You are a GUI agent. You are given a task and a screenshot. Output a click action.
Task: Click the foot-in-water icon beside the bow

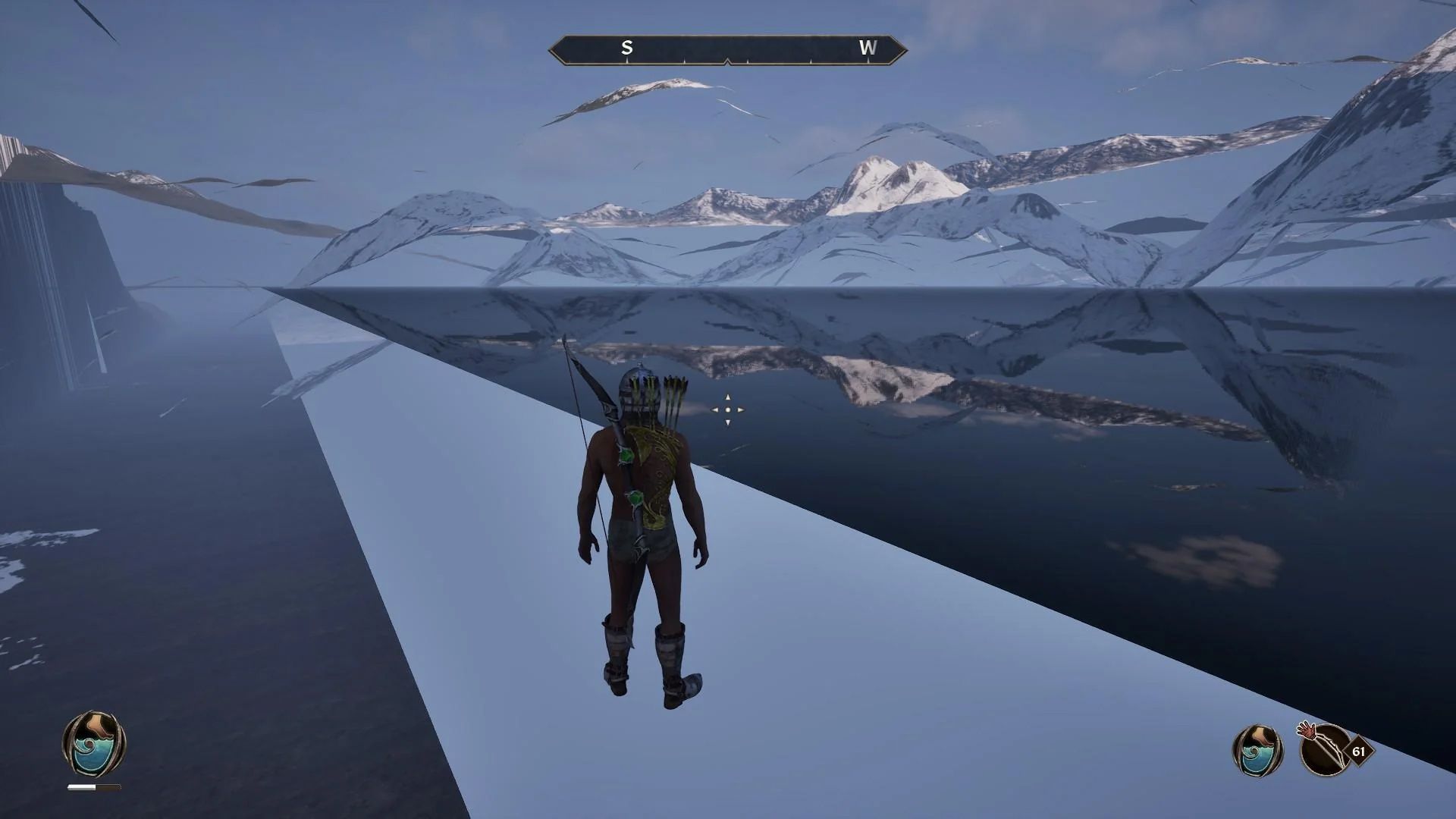(1257, 750)
